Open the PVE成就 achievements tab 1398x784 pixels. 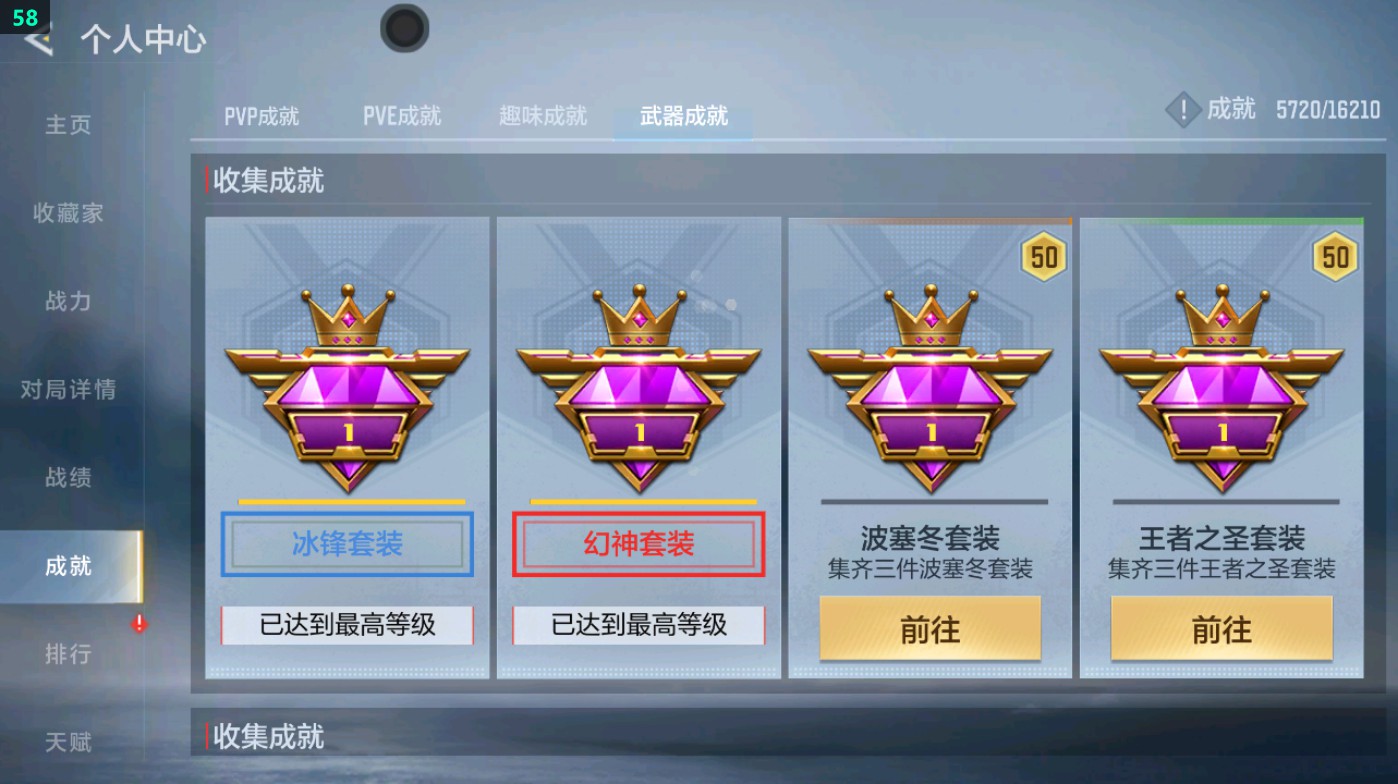403,115
